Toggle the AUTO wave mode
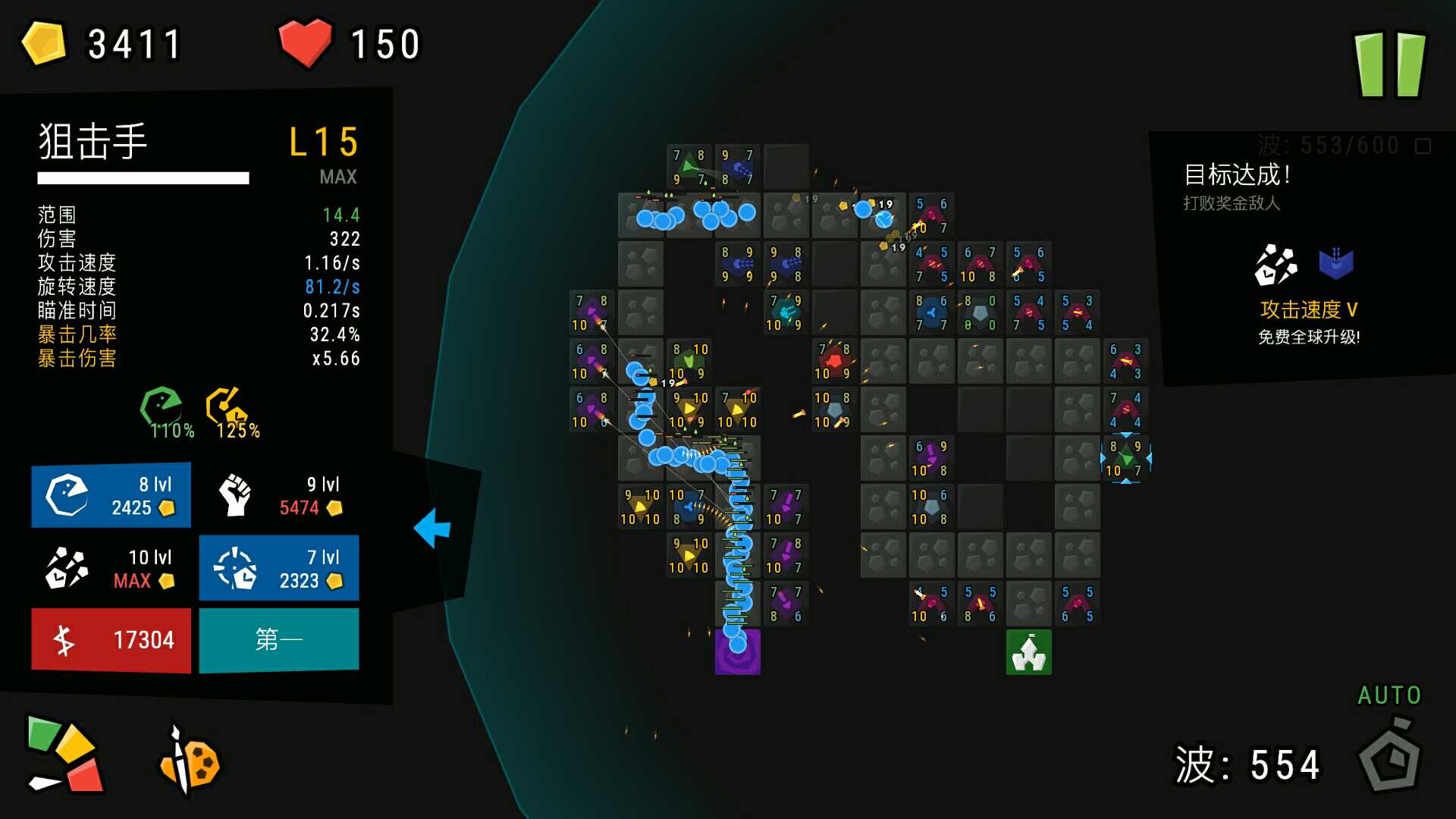The image size is (1456, 819). [1390, 695]
